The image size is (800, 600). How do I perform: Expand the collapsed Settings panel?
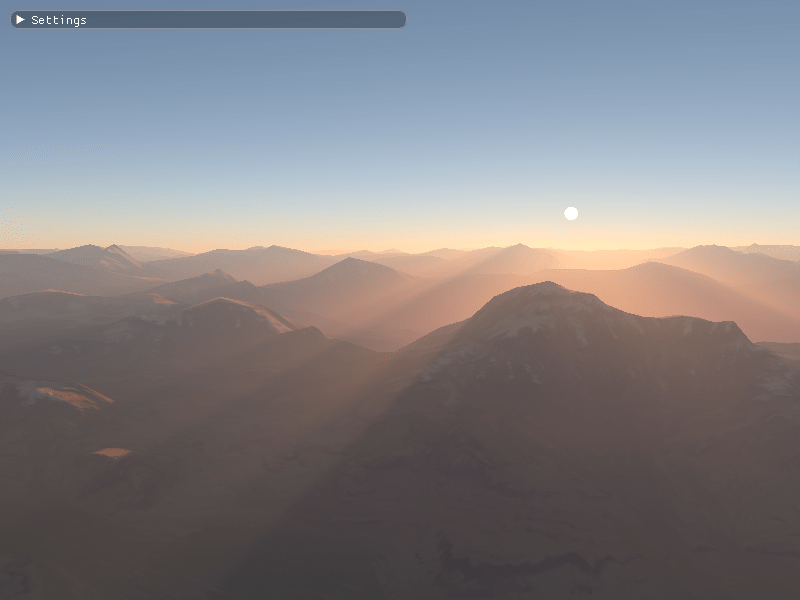tap(20, 20)
